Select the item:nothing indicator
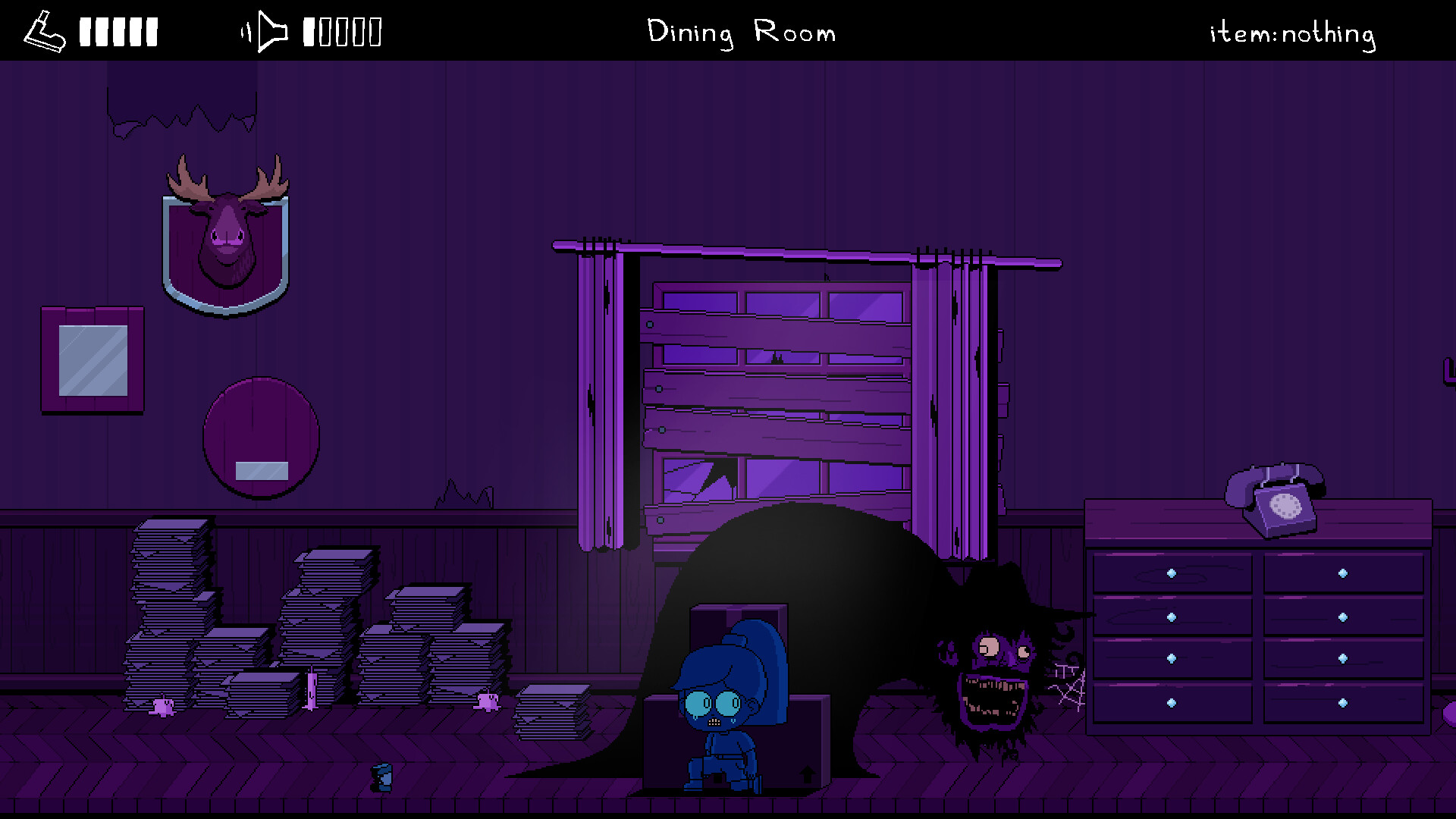Image resolution: width=1456 pixels, height=819 pixels. pyautogui.click(x=1291, y=32)
